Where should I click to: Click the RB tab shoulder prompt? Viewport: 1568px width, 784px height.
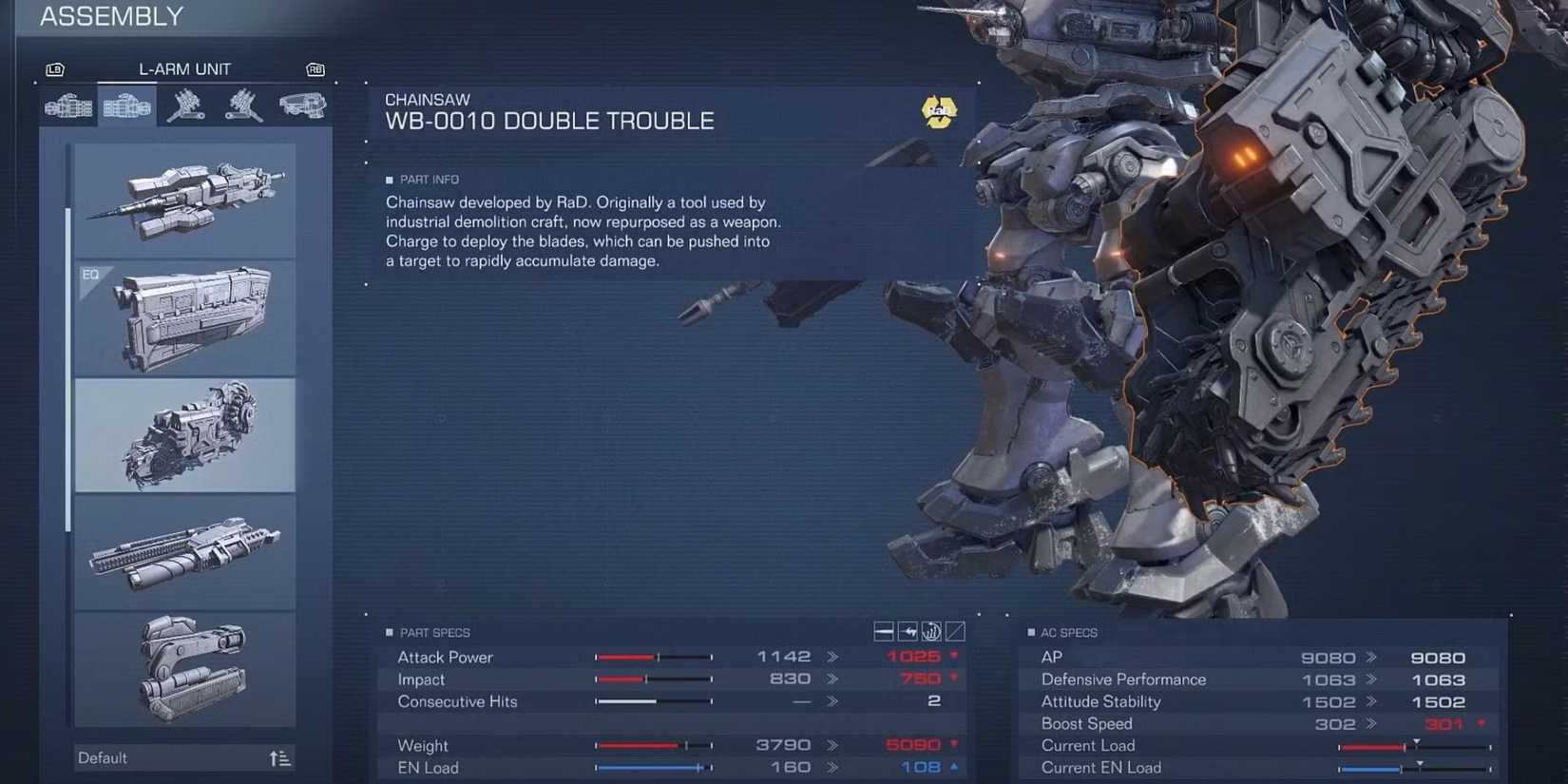(x=315, y=68)
